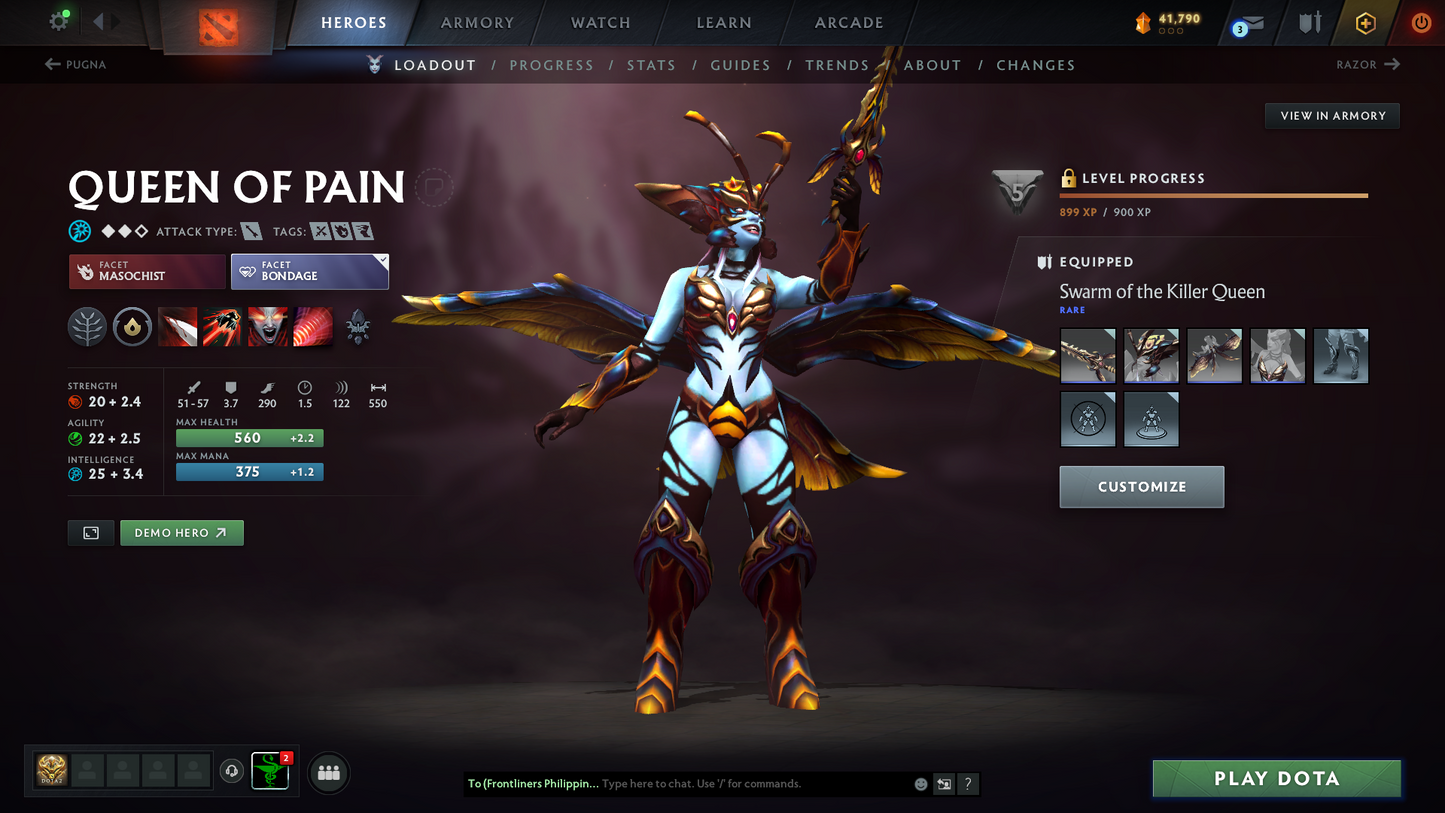Click the power/exit icon top right

pyautogui.click(x=1422, y=22)
